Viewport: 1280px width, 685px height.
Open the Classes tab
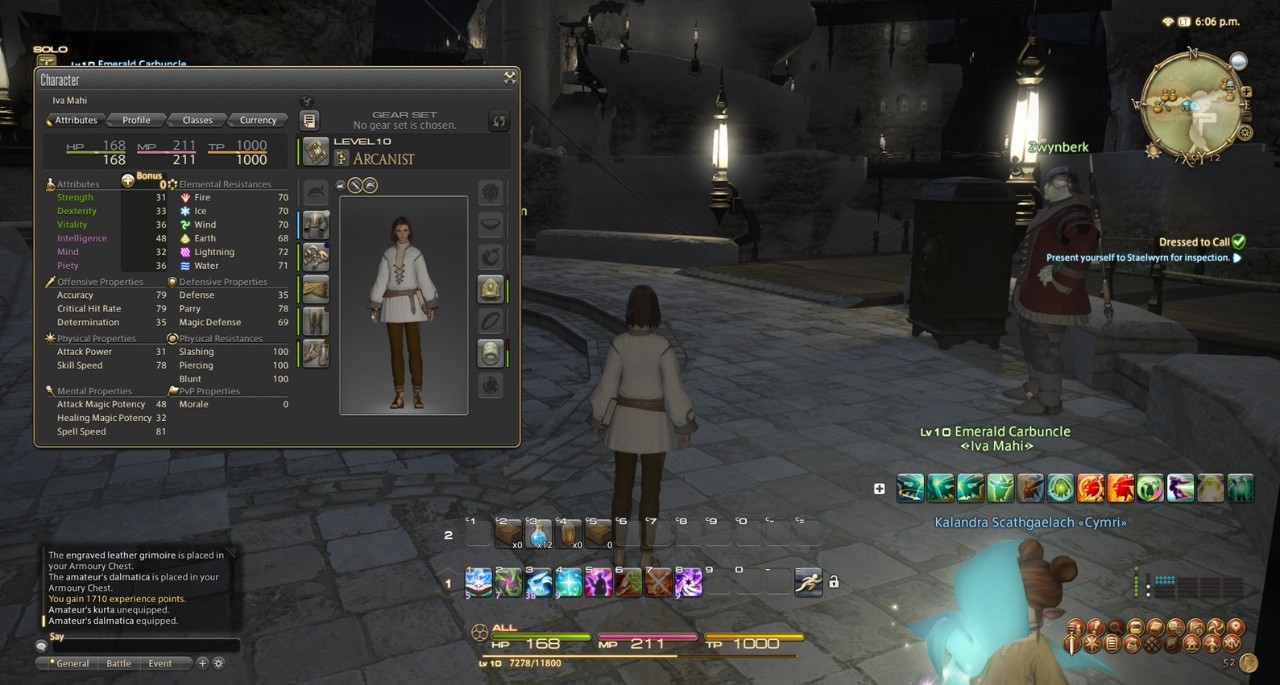(x=197, y=120)
